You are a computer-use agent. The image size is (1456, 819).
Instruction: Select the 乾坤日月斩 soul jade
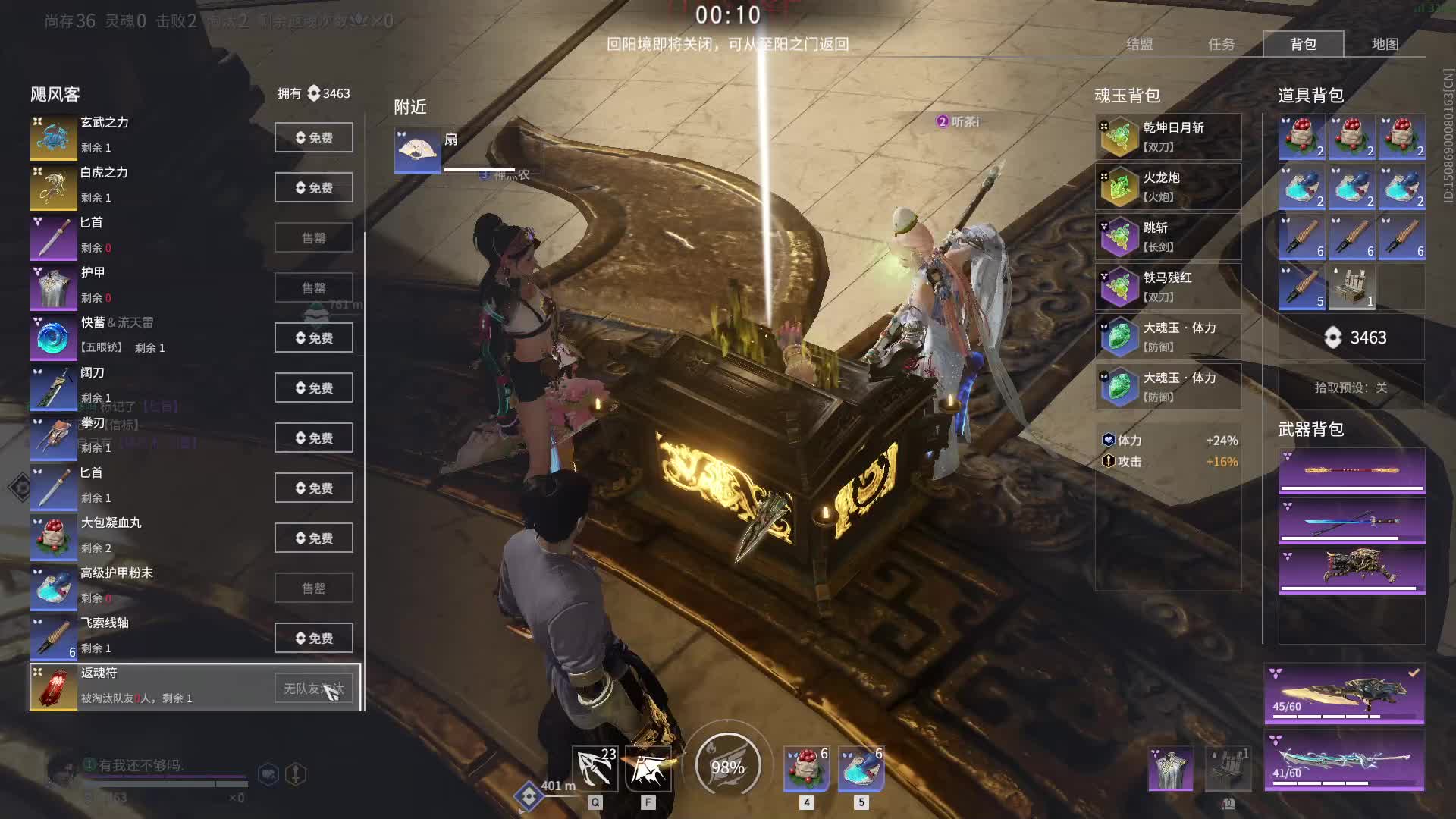coord(1168,137)
